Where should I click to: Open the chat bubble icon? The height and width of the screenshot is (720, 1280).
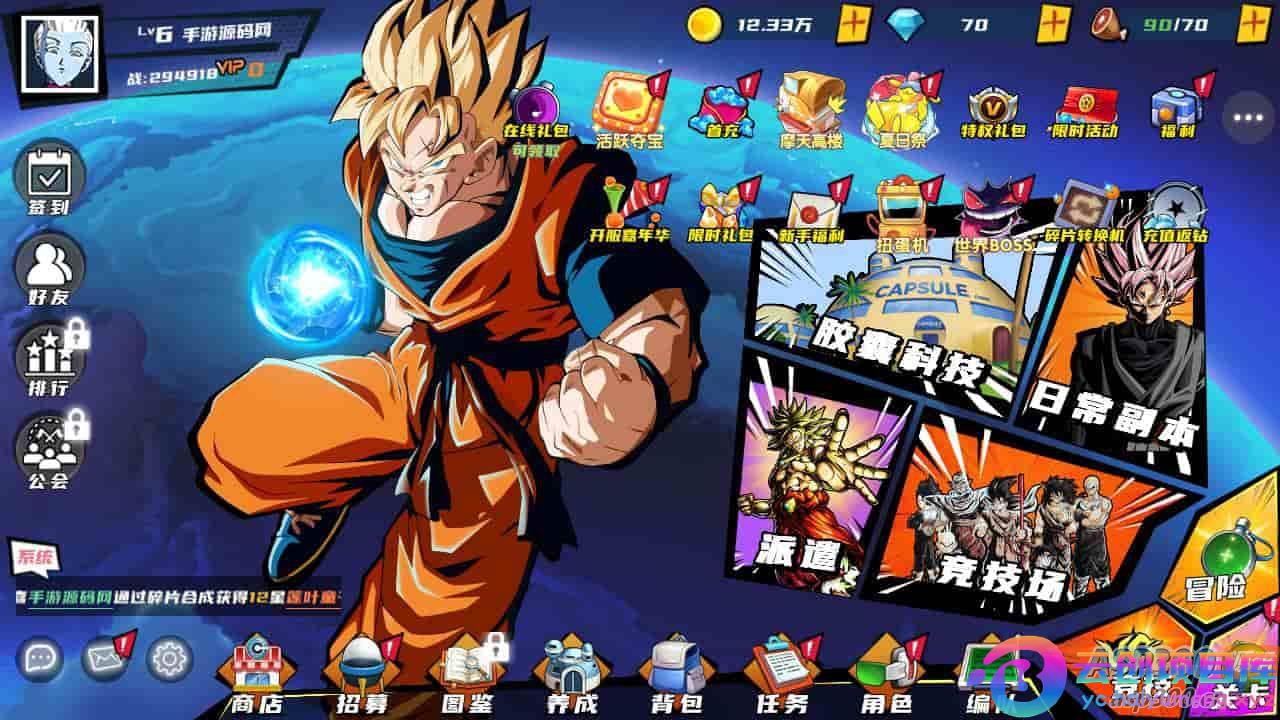coord(40,658)
